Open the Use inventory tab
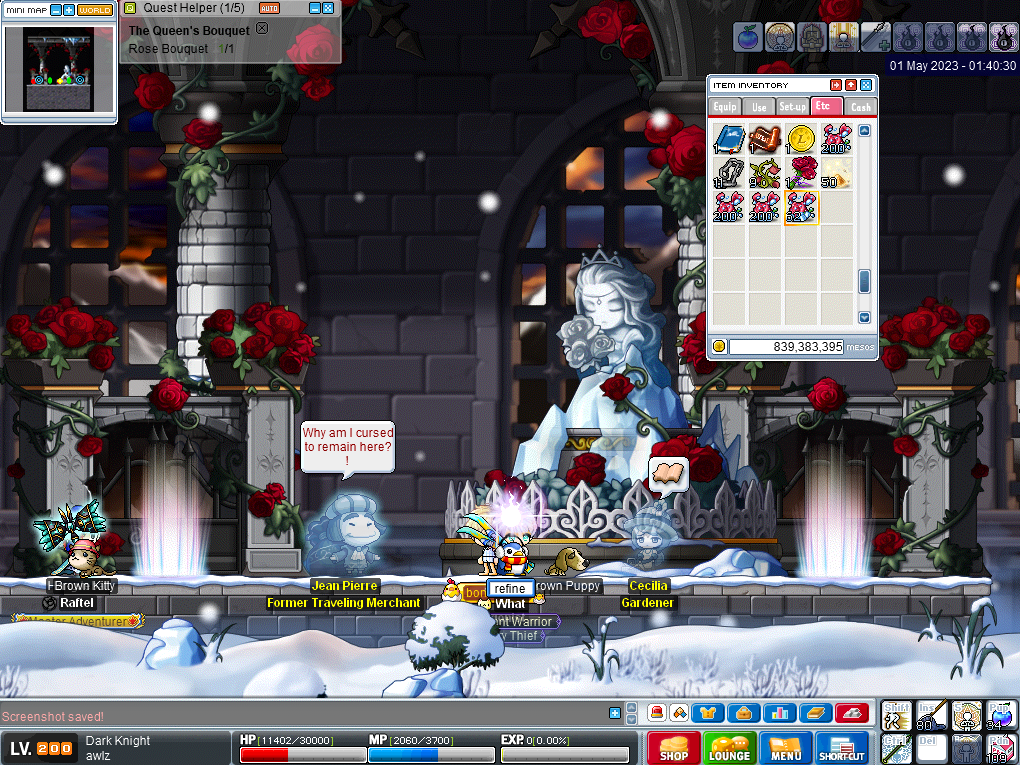Viewport: 1020px width, 765px height. [759, 106]
